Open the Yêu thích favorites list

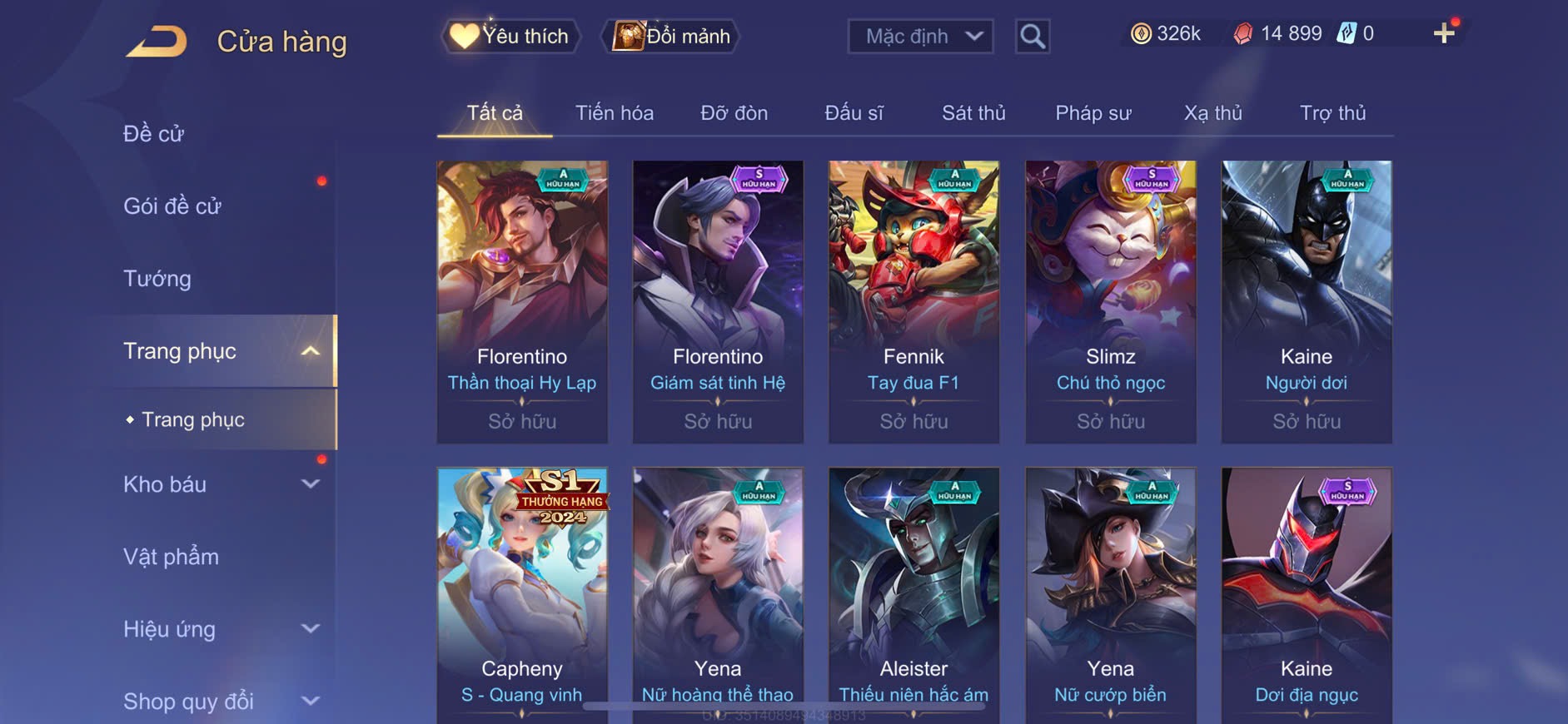510,36
